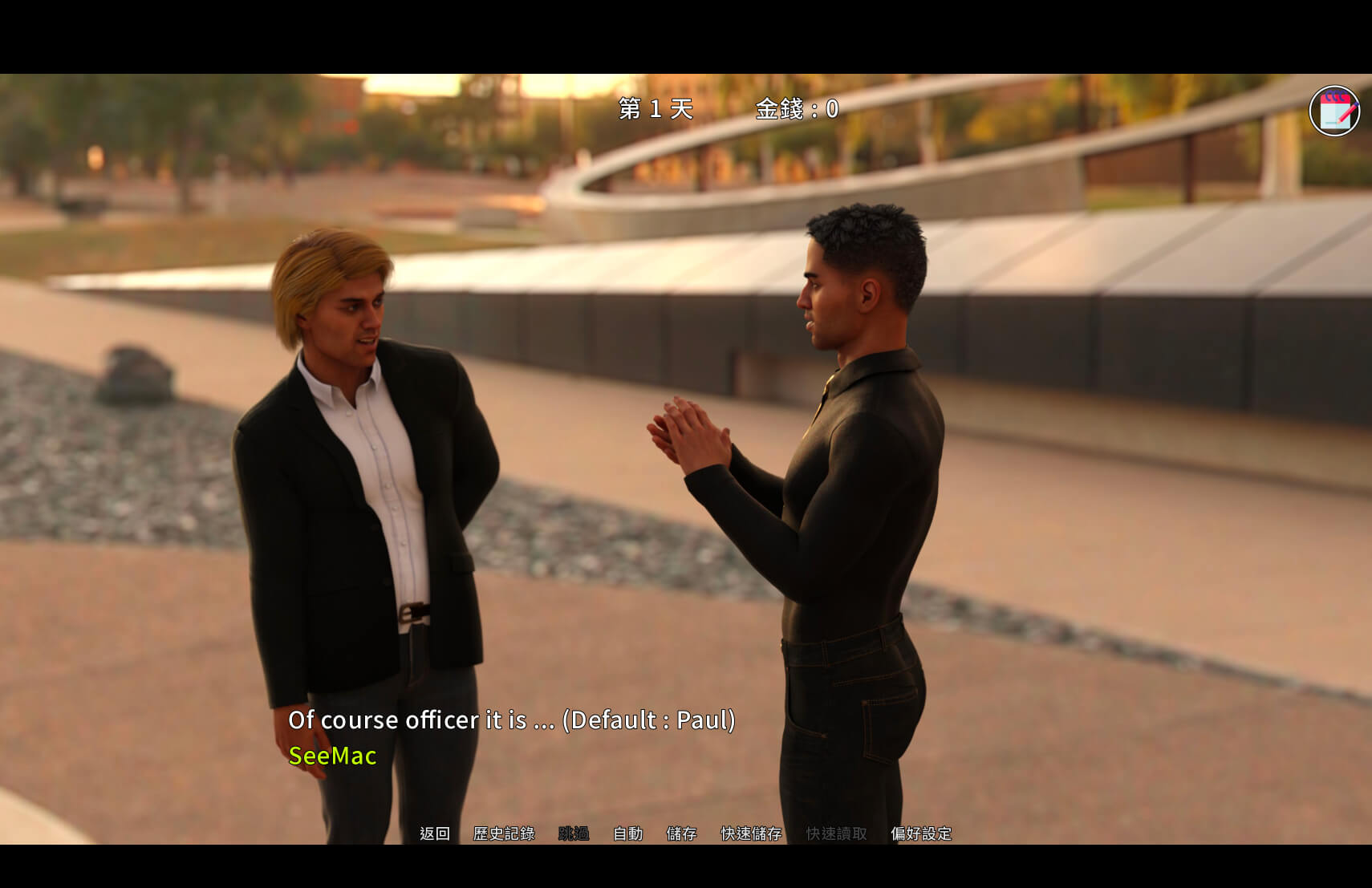Click 快速儲存 quick save

tap(751, 833)
